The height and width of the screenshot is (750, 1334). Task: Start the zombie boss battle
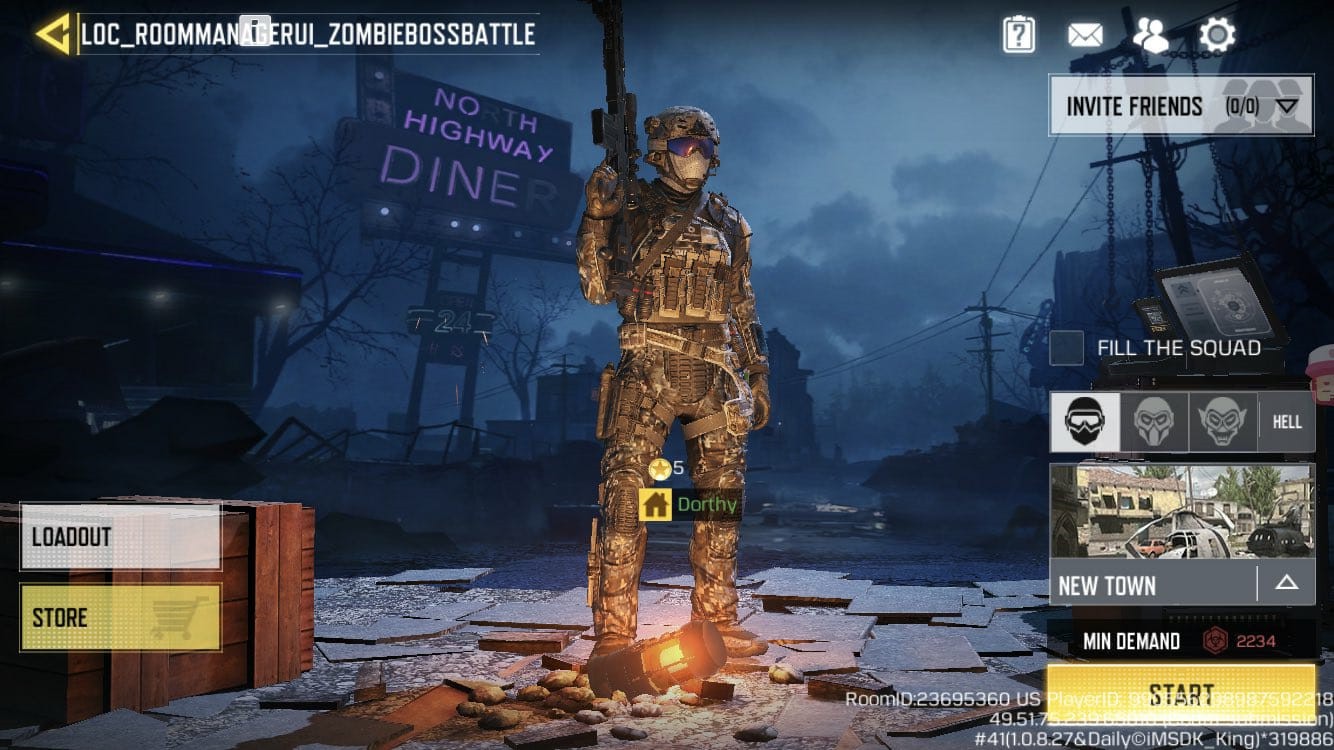(x=1181, y=692)
